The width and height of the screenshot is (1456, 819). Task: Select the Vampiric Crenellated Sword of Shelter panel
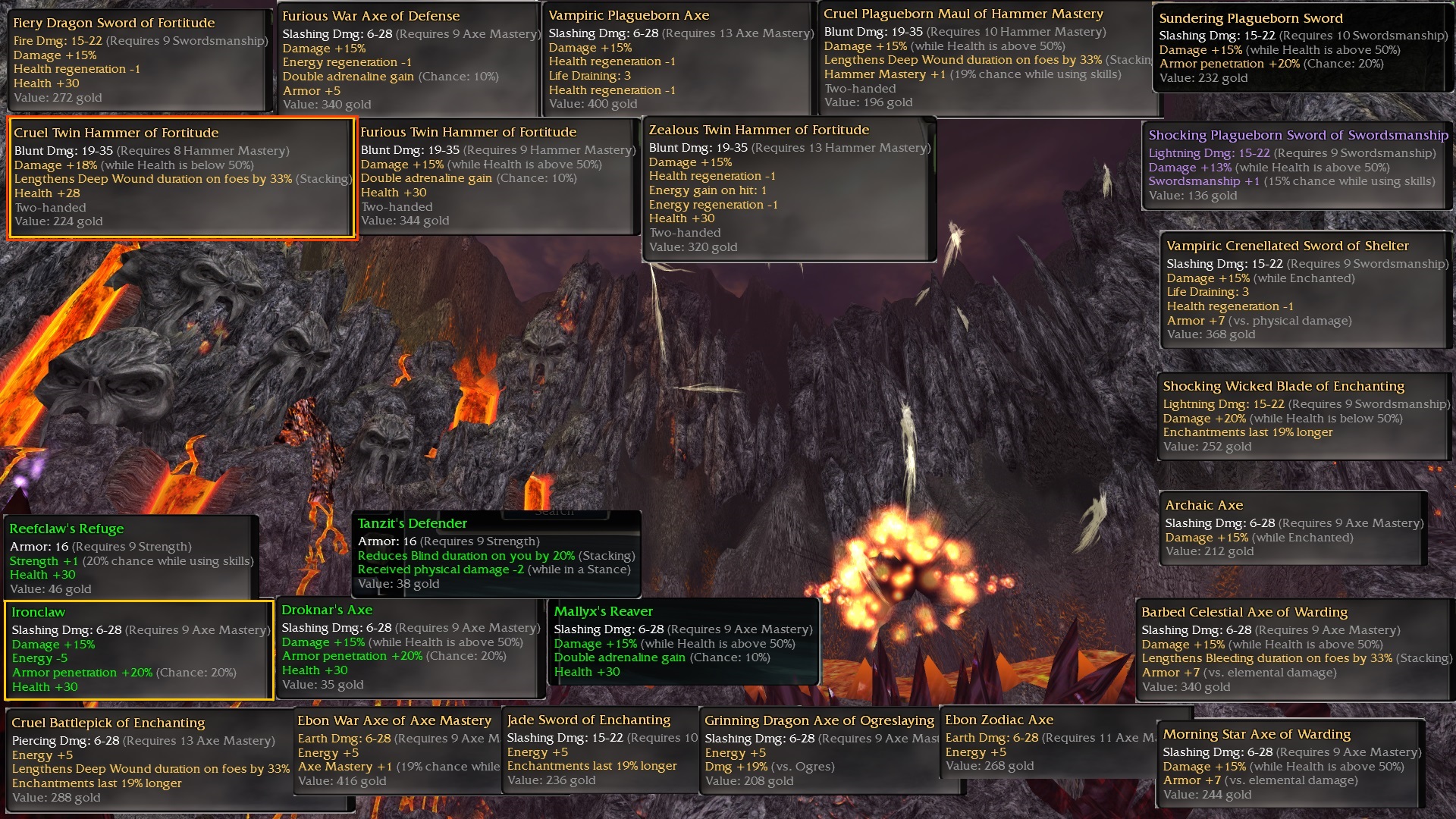1306,290
